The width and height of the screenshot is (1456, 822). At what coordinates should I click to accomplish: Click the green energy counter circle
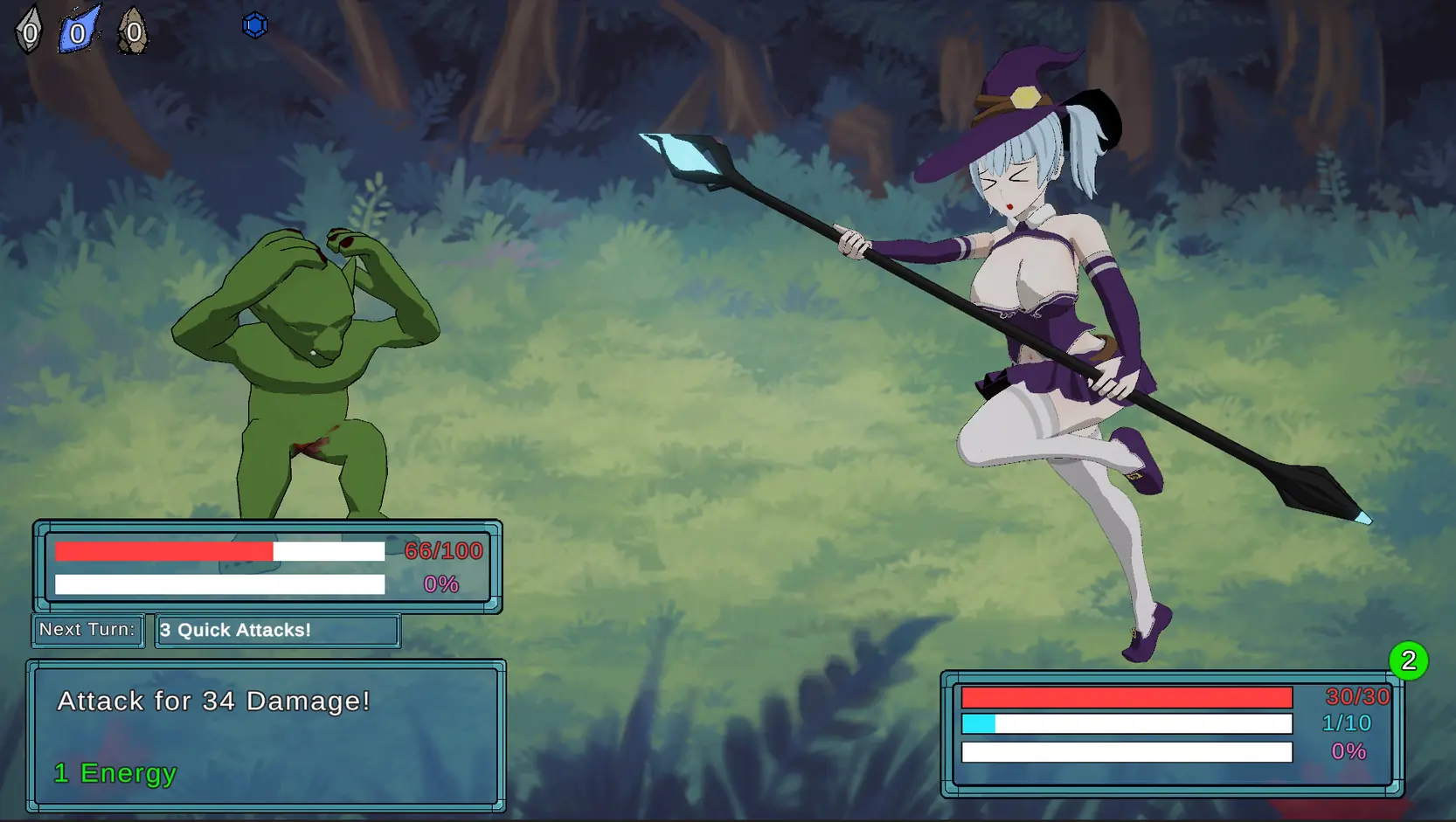point(1408,660)
